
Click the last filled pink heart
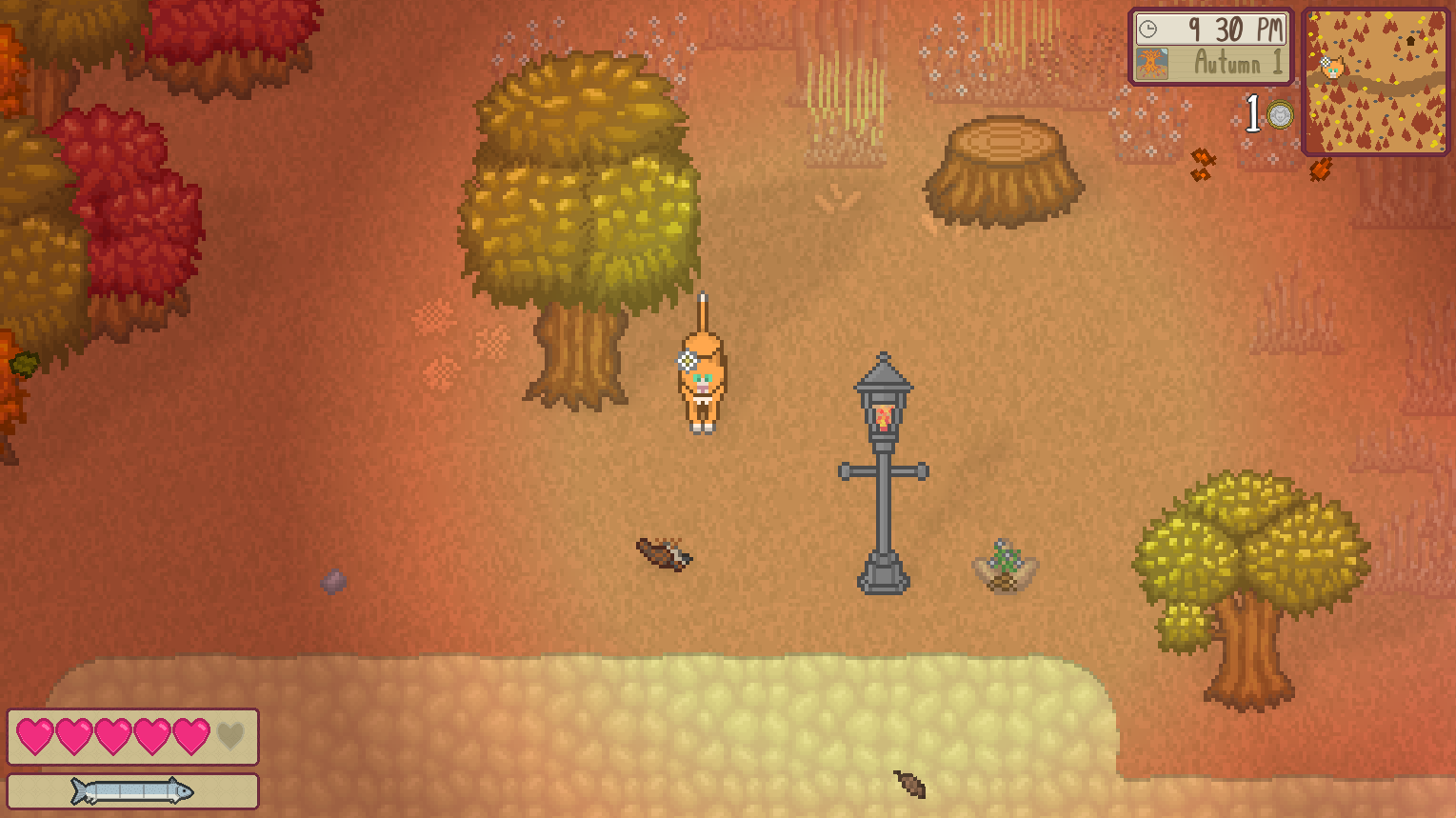coord(191,735)
